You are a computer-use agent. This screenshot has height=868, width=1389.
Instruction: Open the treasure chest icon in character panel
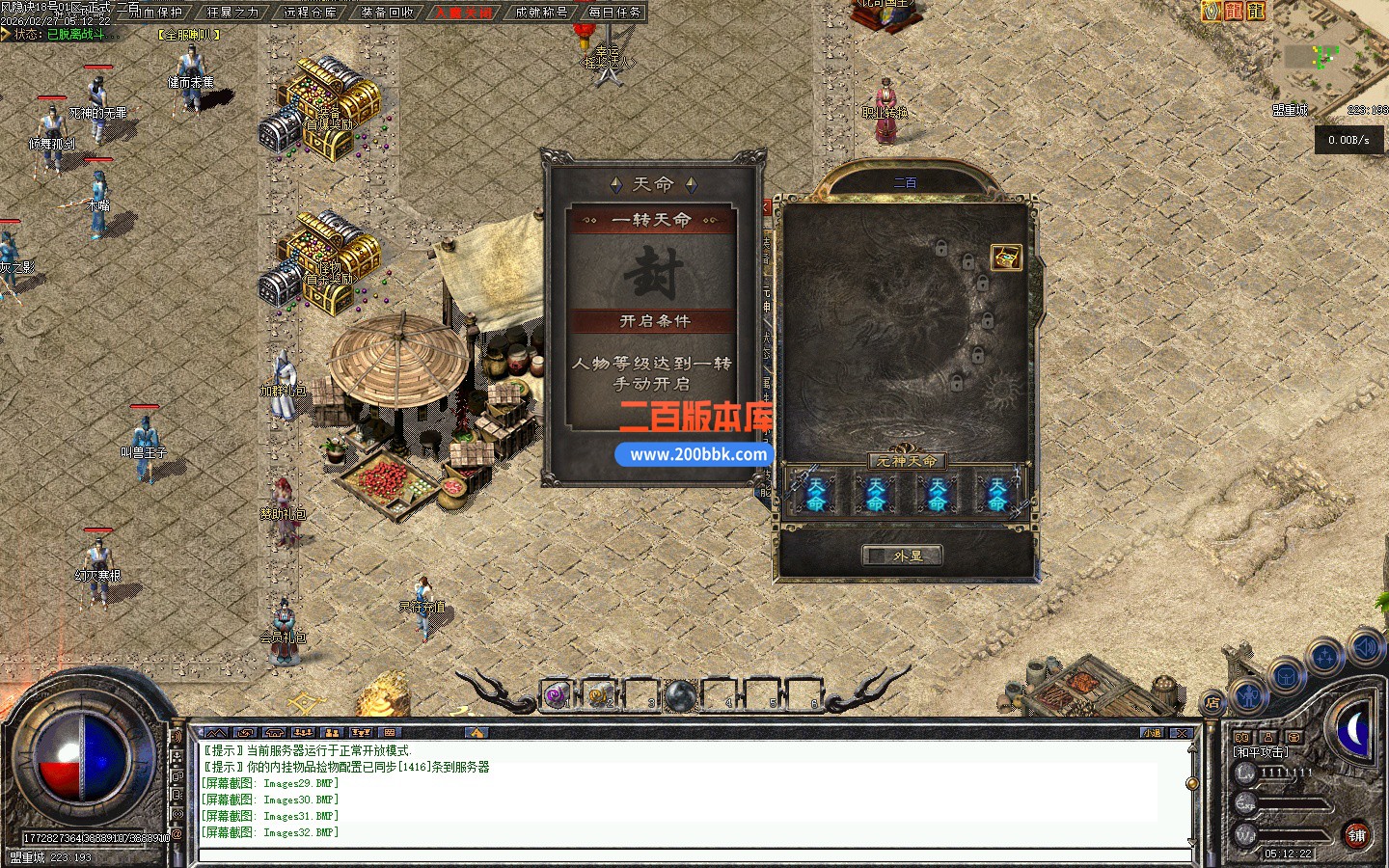point(1005,258)
